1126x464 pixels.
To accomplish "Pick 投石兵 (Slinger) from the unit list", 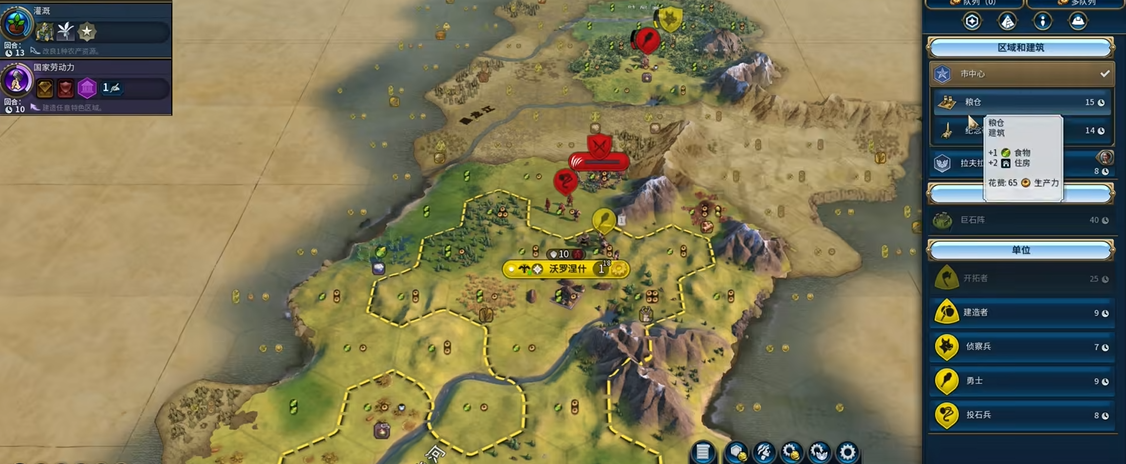I will point(1020,416).
